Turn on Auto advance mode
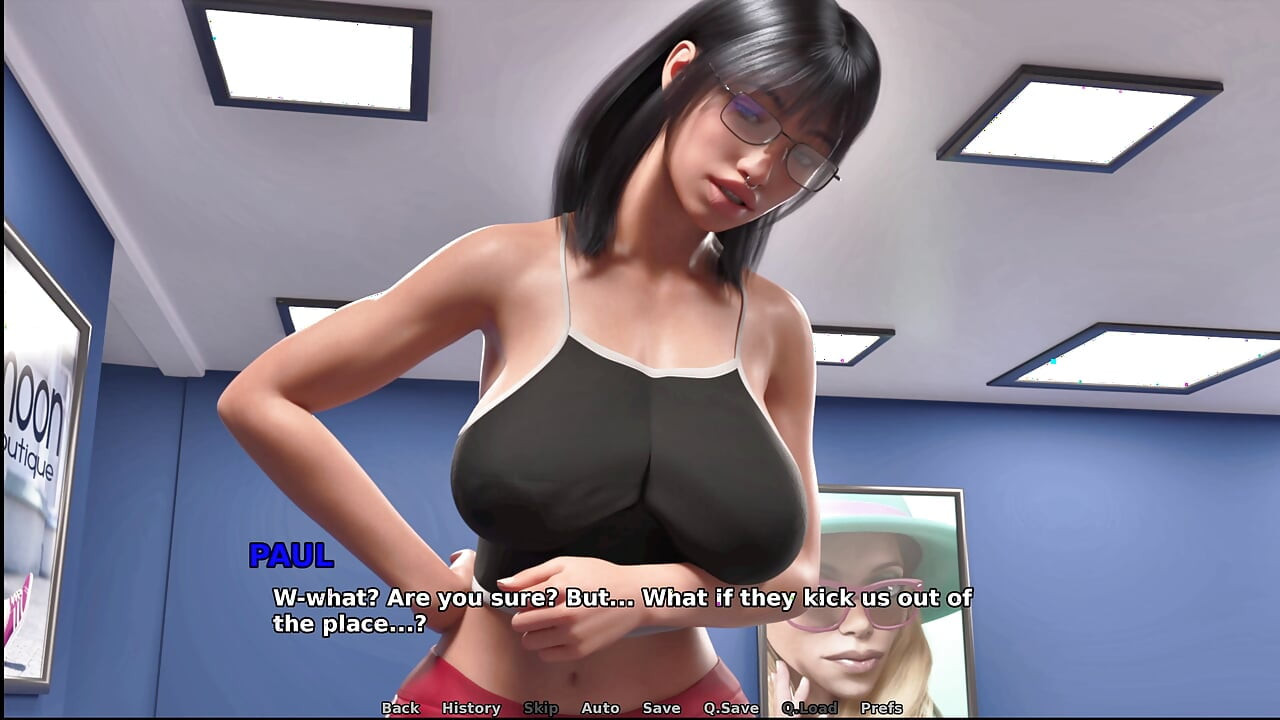The width and height of the screenshot is (1280, 720). click(x=600, y=708)
